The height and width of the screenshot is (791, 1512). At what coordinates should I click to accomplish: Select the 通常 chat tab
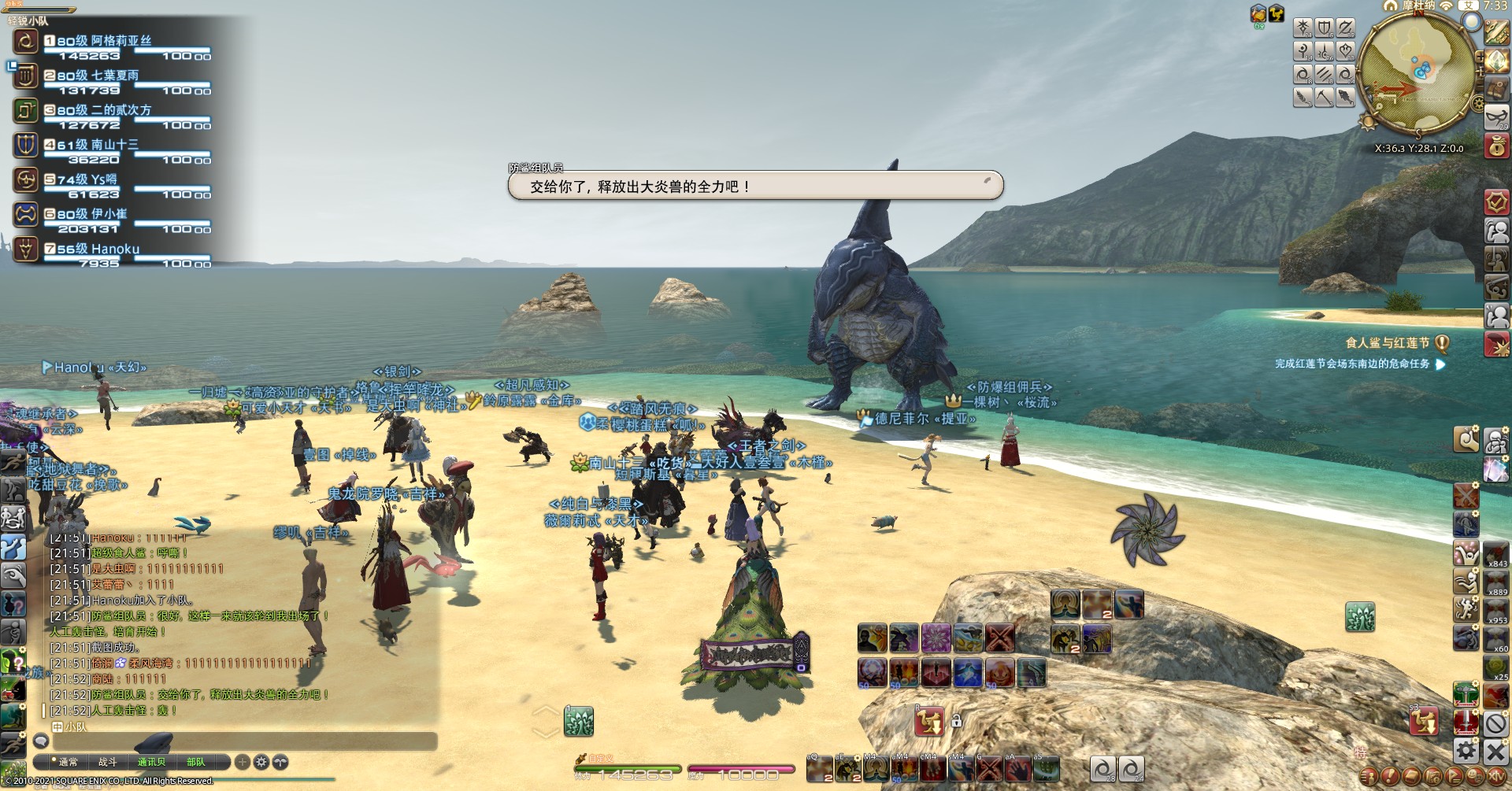(68, 762)
